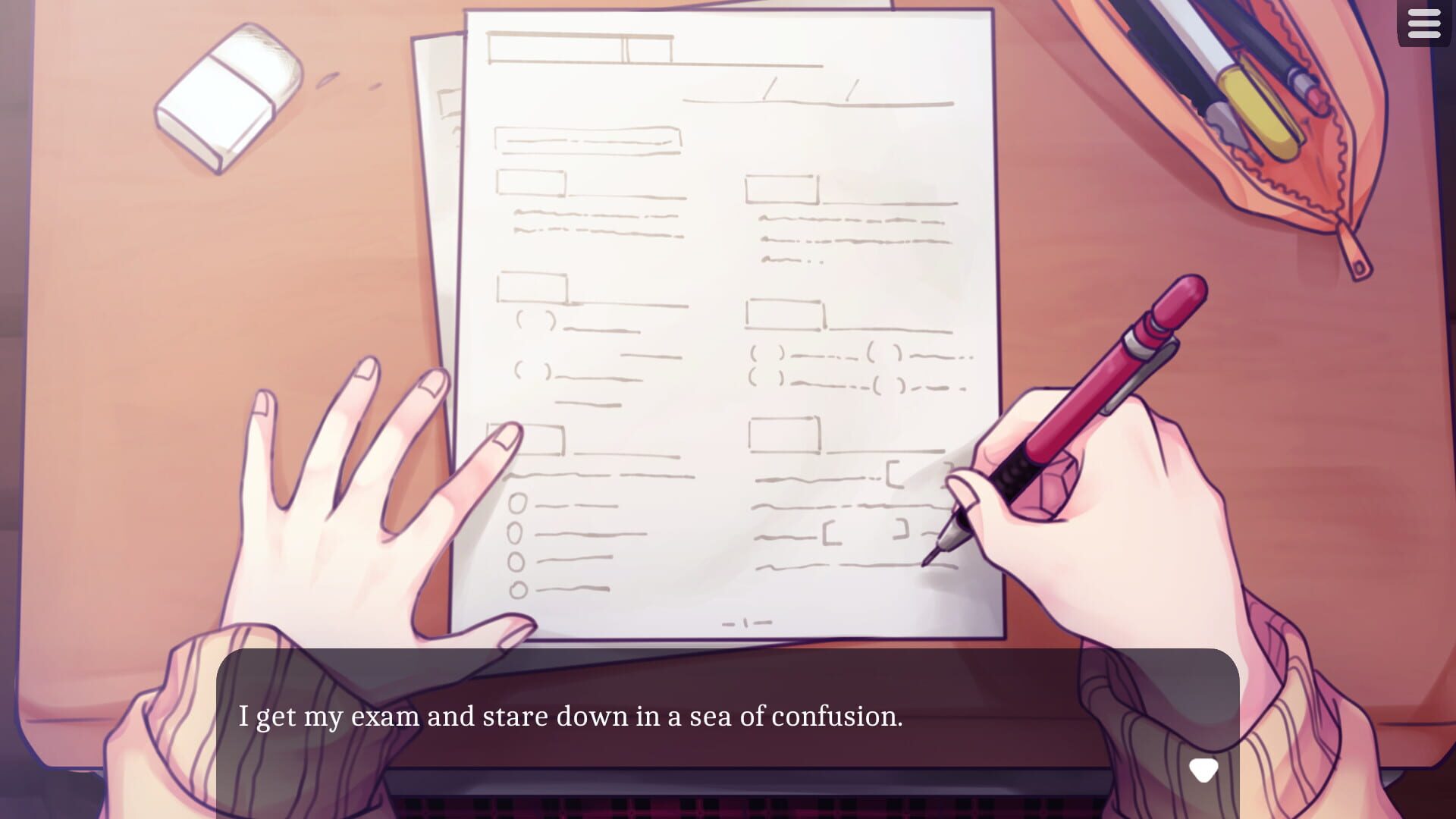1456x819 pixels.
Task: Click the topmost circle bubble on the exam
Action: 518,503
